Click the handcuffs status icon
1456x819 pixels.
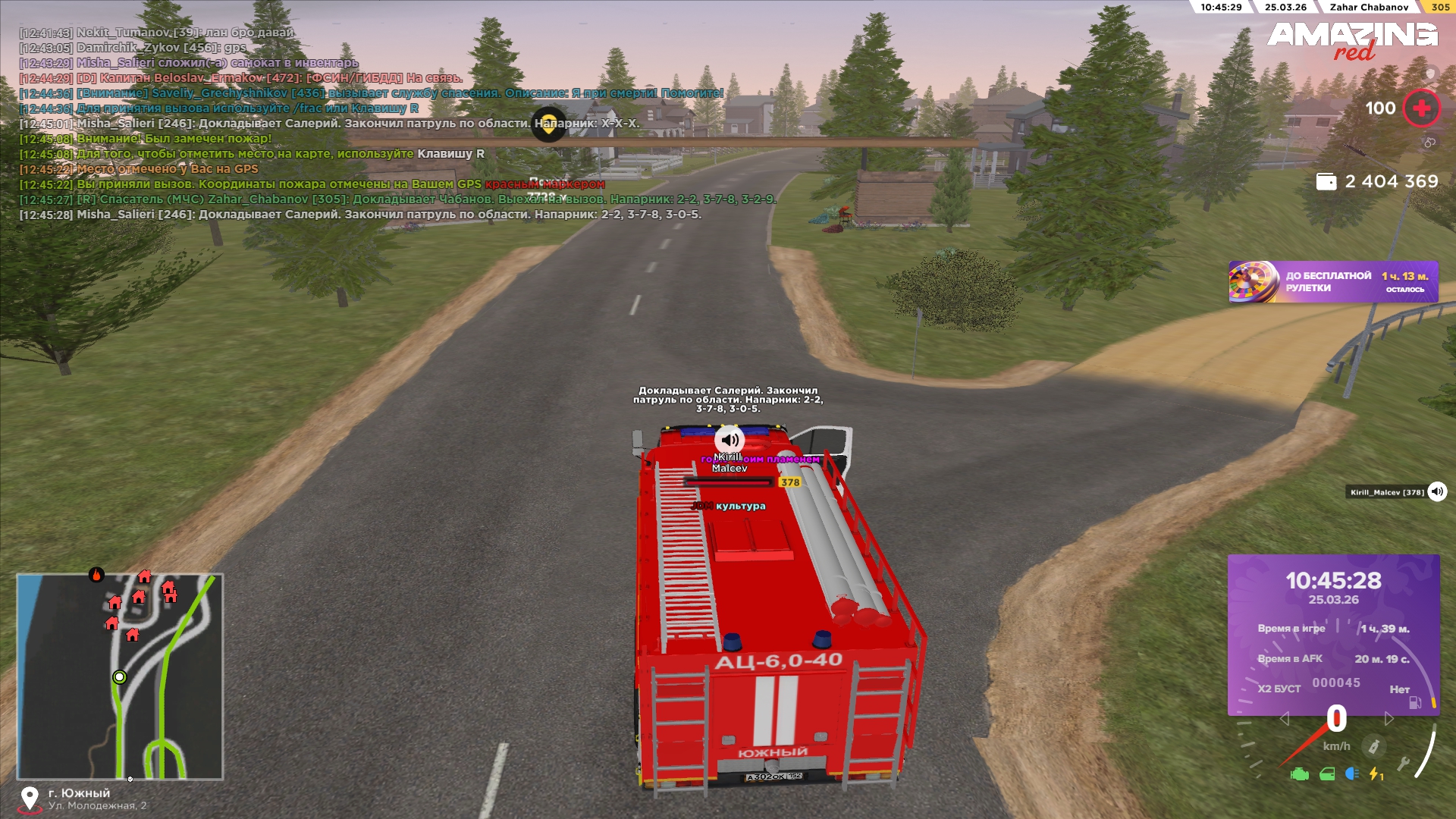[1429, 143]
